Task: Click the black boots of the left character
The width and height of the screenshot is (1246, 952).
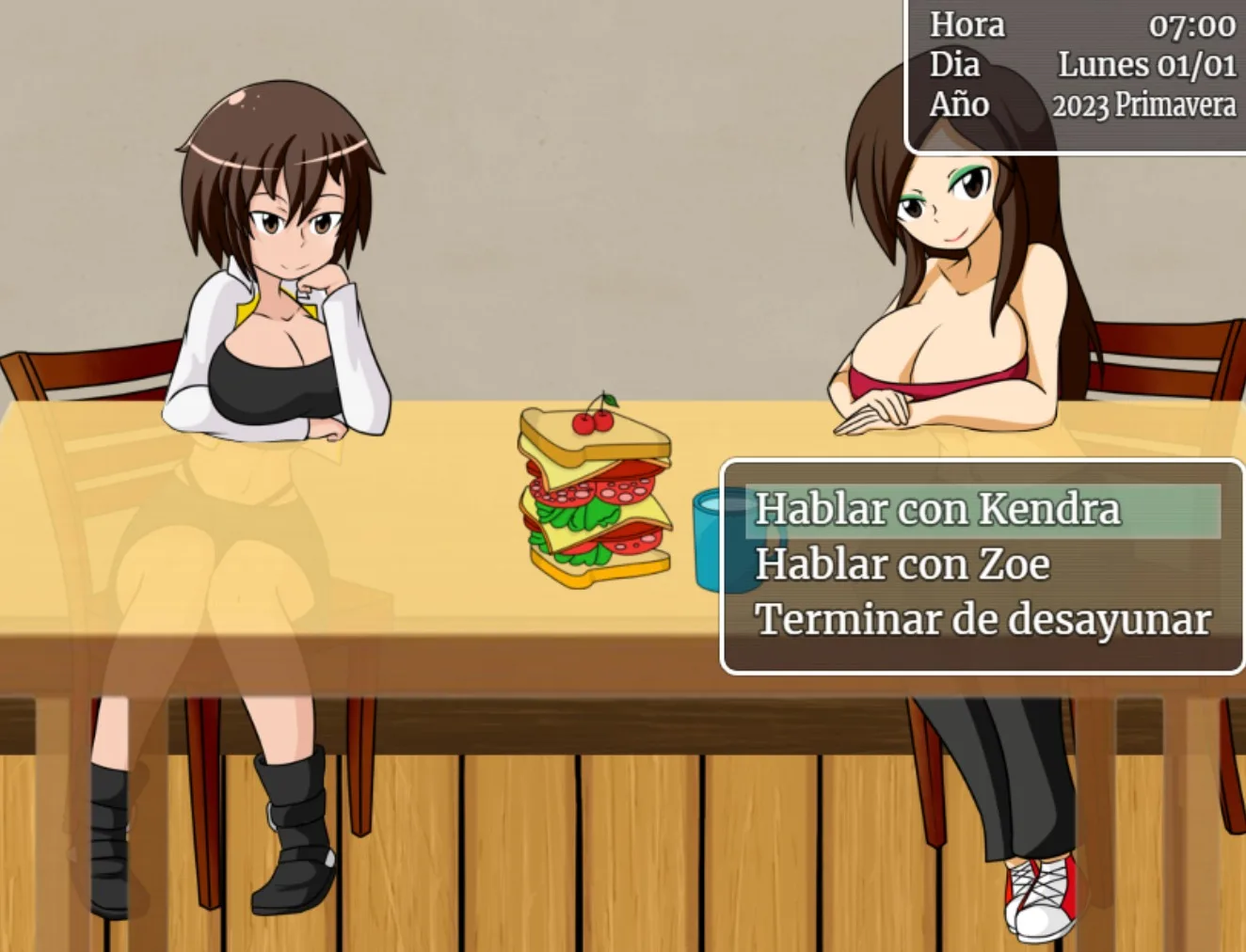Action: 292,828
